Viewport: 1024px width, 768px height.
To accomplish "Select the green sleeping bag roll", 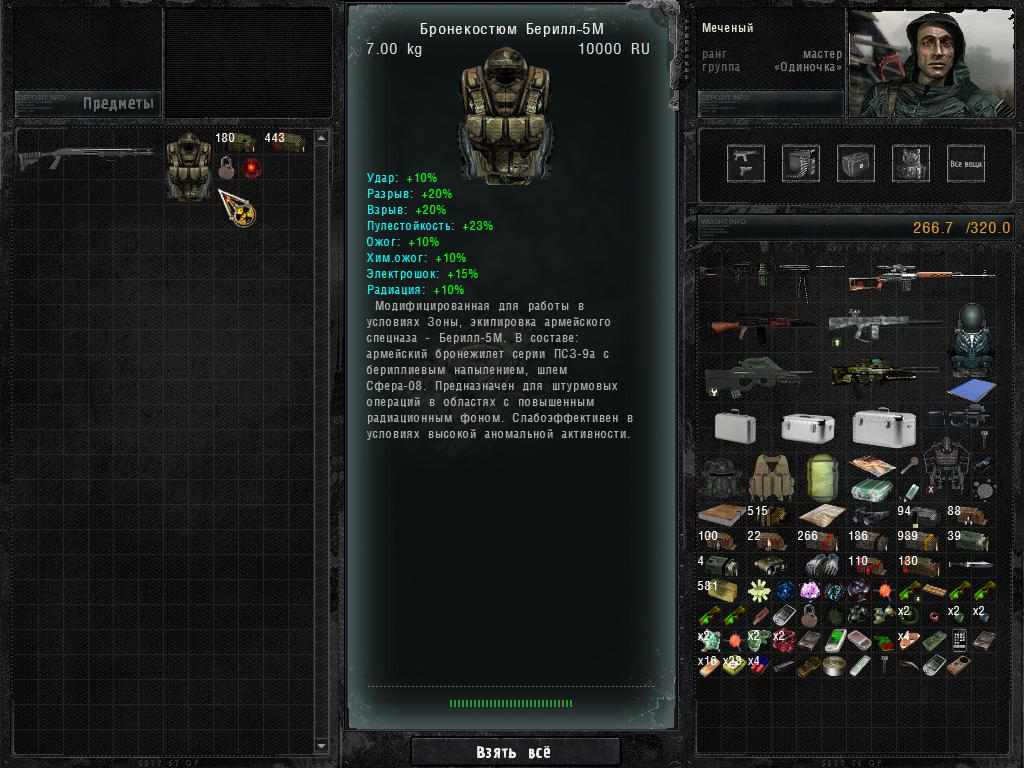I will (820, 477).
